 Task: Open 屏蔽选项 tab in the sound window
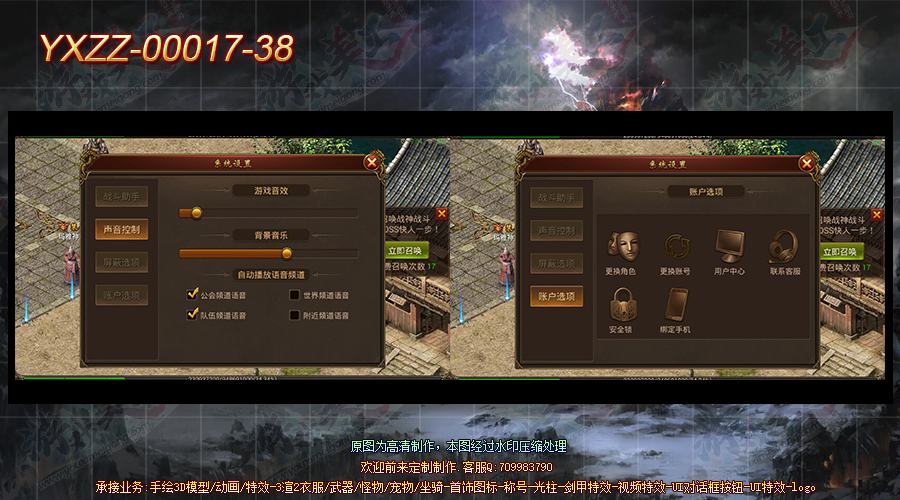(122, 262)
